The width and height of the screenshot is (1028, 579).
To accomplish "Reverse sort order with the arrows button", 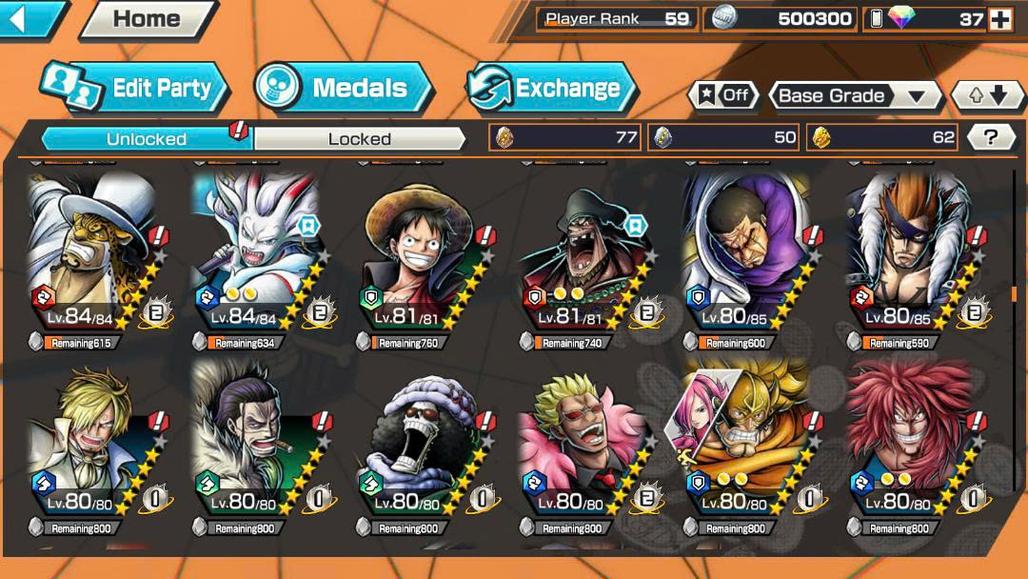I will [988, 96].
